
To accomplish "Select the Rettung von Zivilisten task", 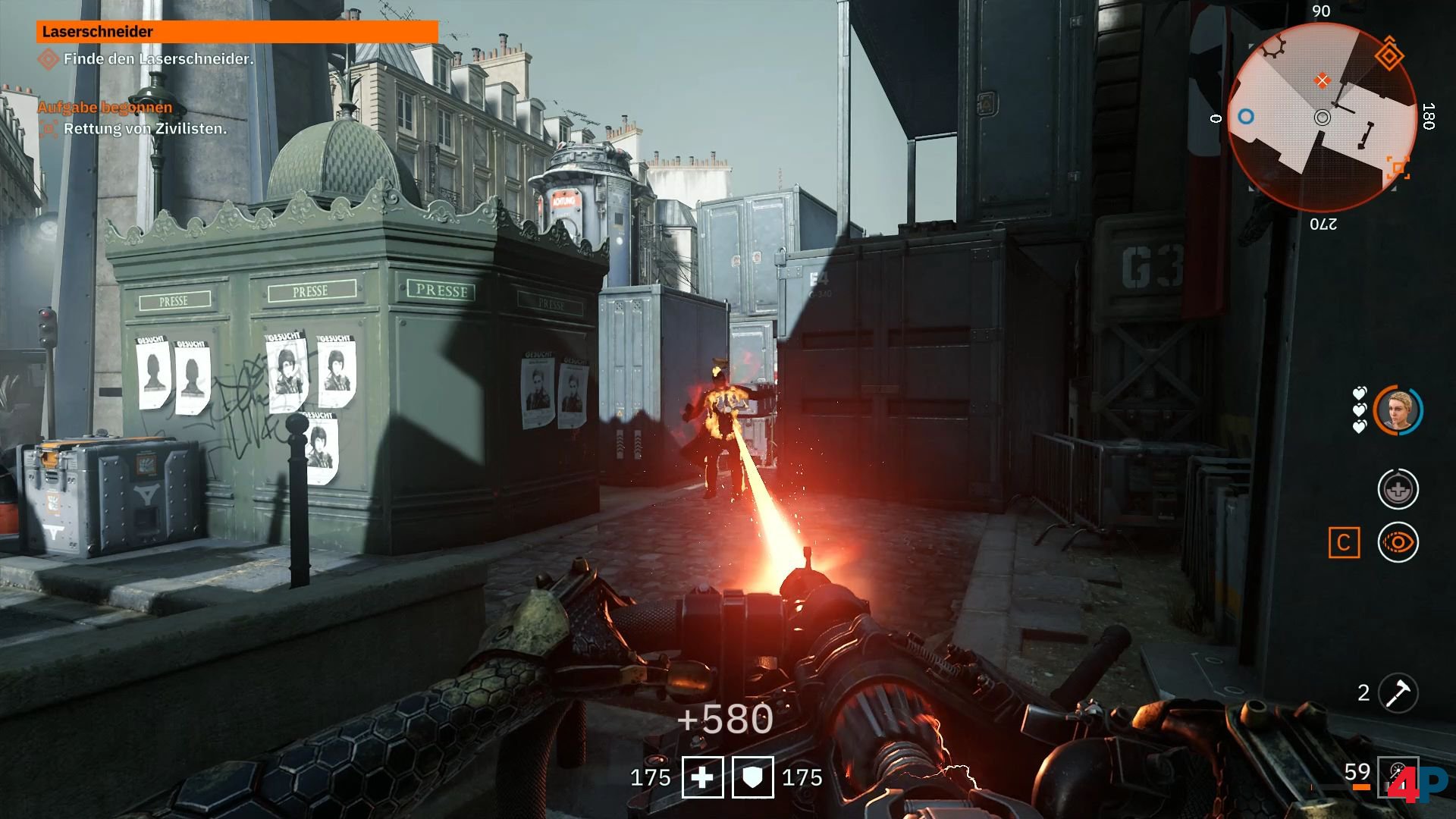I will pyautogui.click(x=145, y=129).
